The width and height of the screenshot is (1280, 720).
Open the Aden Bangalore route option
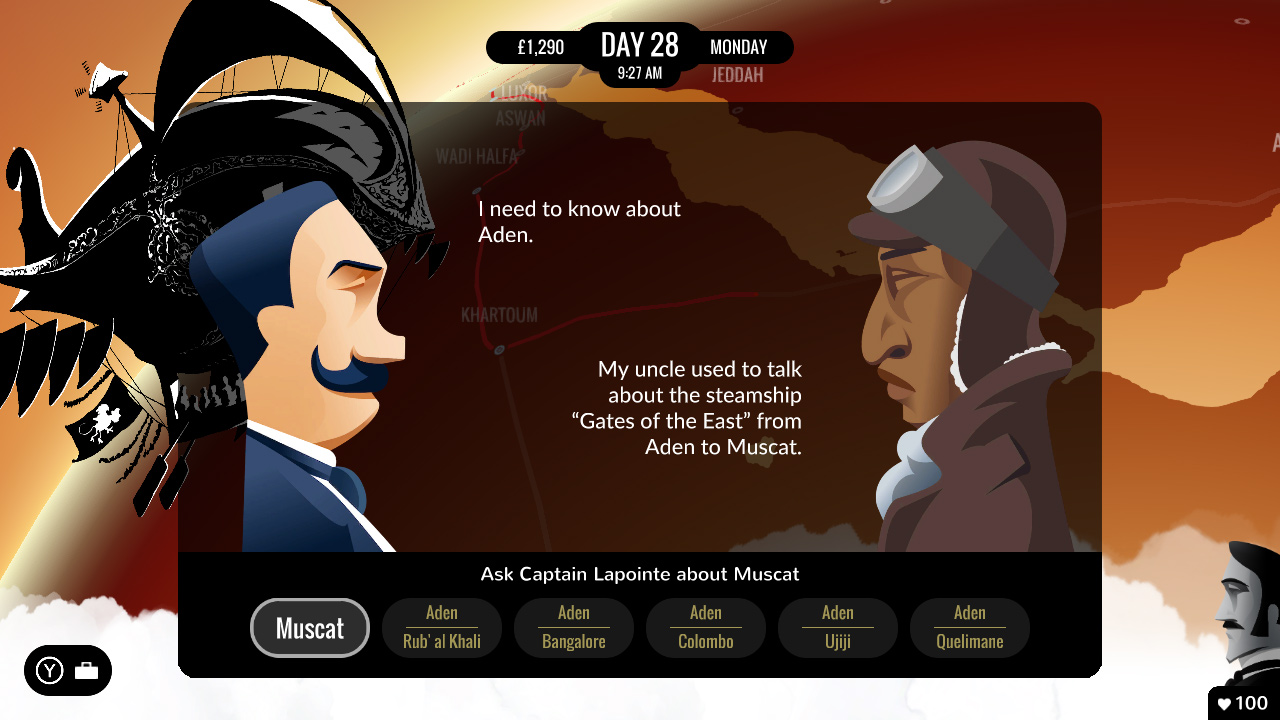573,628
